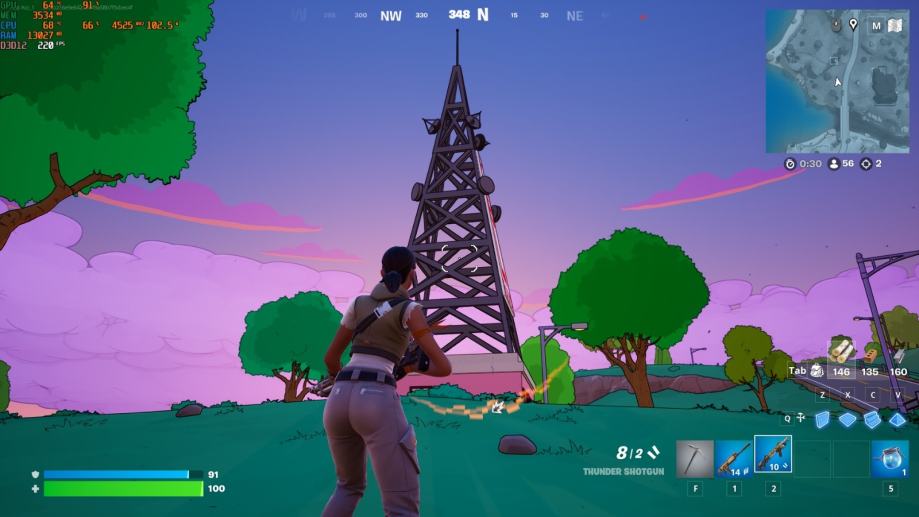
Task: Choose the stairs building piece
Action: point(873,419)
